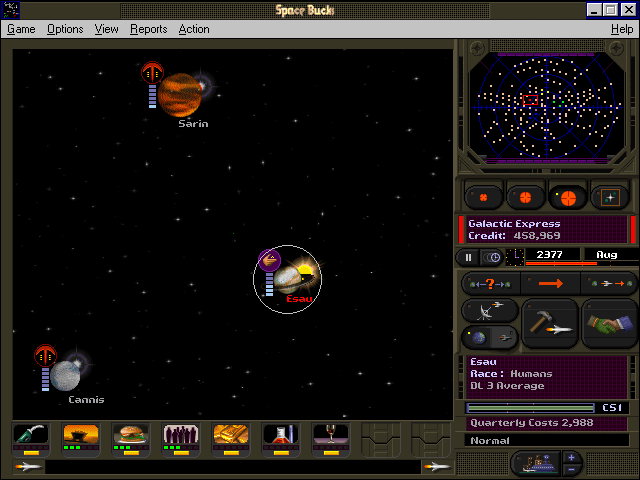Select the wine glass commodity icon
Image resolution: width=640 pixels, height=480 pixels.
[x=331, y=436]
